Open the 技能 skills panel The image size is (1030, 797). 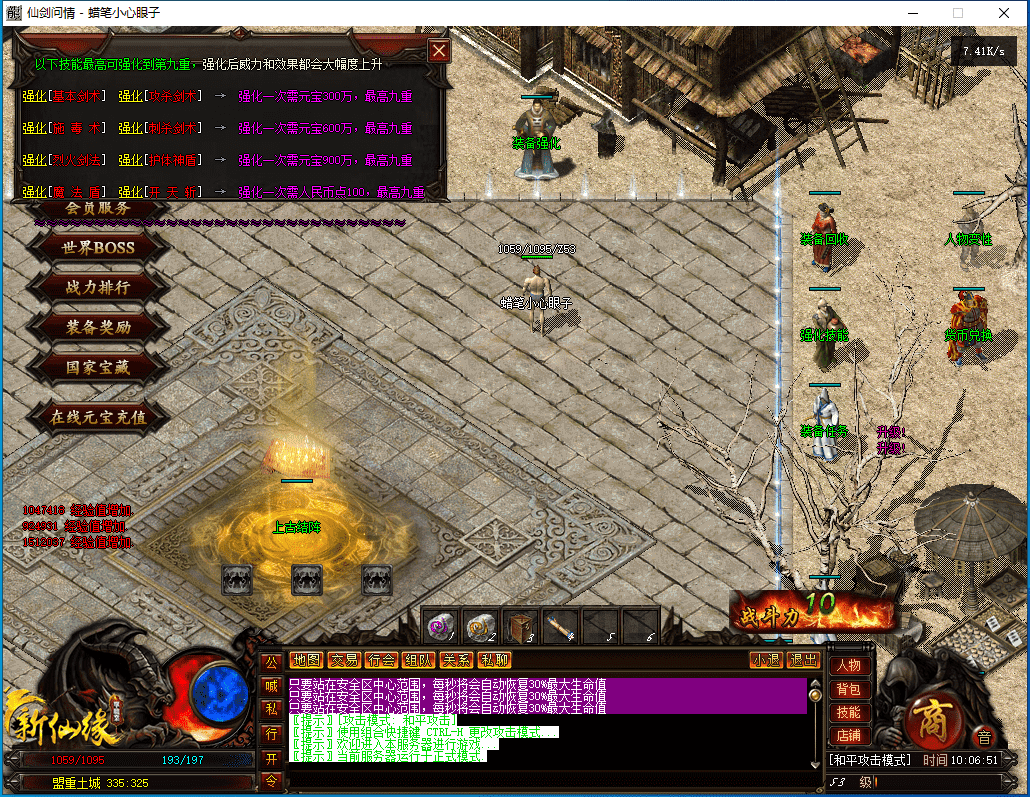tap(848, 713)
